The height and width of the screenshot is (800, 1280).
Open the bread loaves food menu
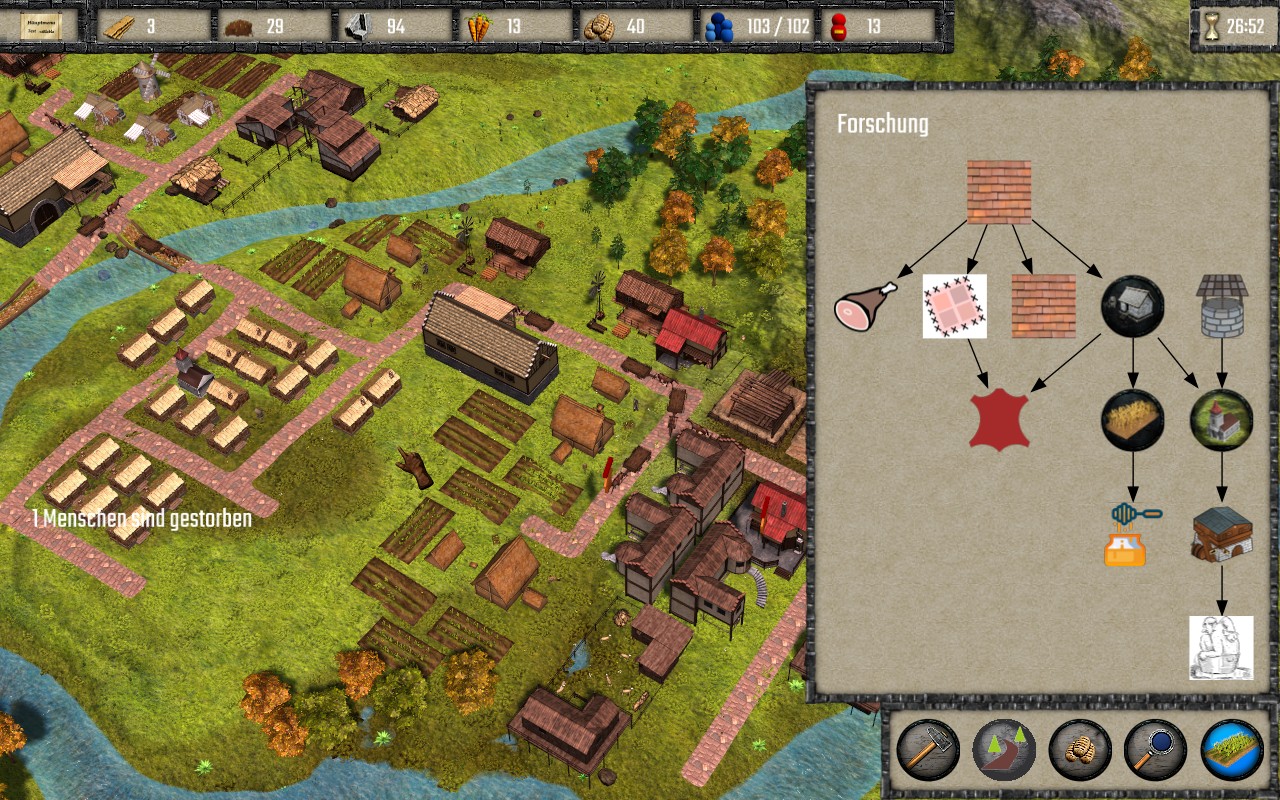tap(1080, 750)
